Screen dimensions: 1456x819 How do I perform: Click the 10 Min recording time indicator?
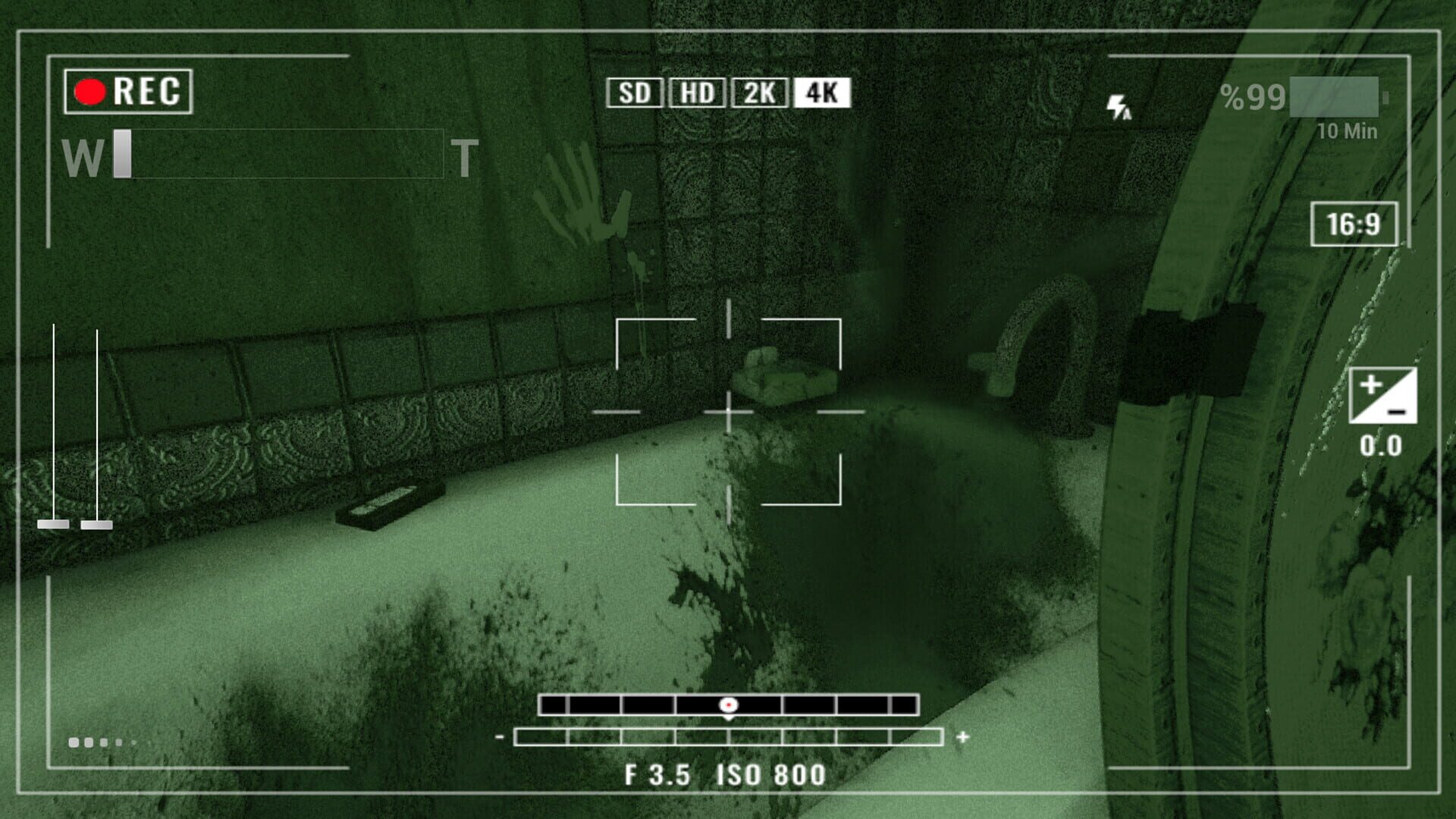(1346, 130)
